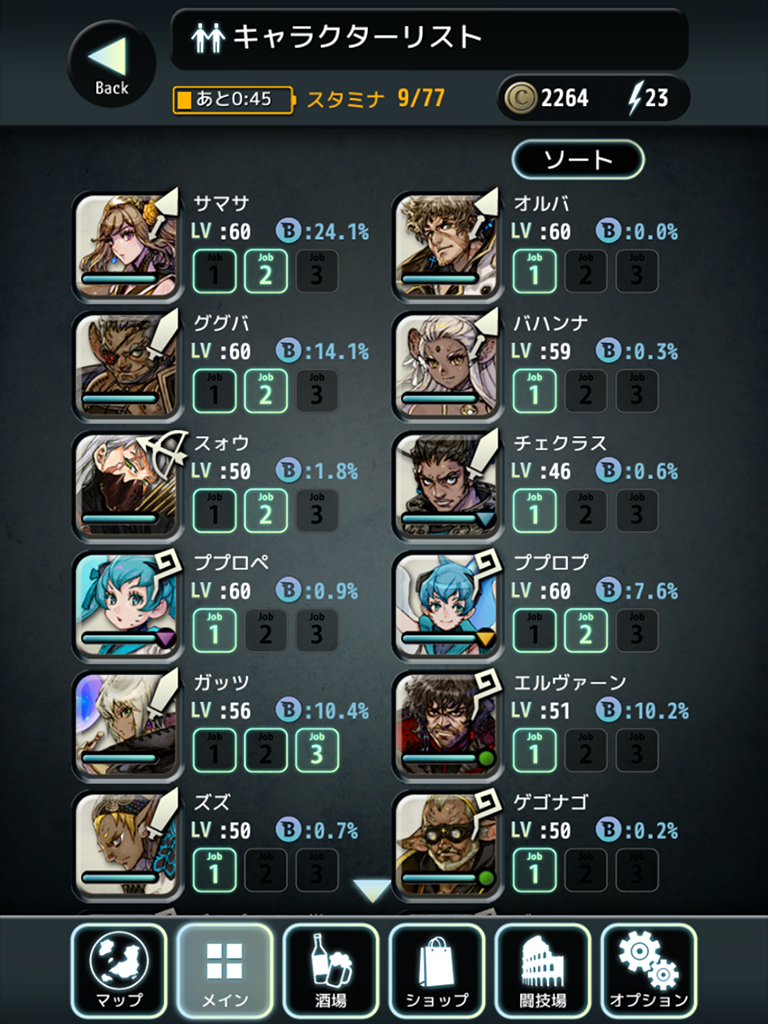Image resolution: width=768 pixels, height=1024 pixels.
Task: Go back using the Back arrow button
Action: (111, 64)
